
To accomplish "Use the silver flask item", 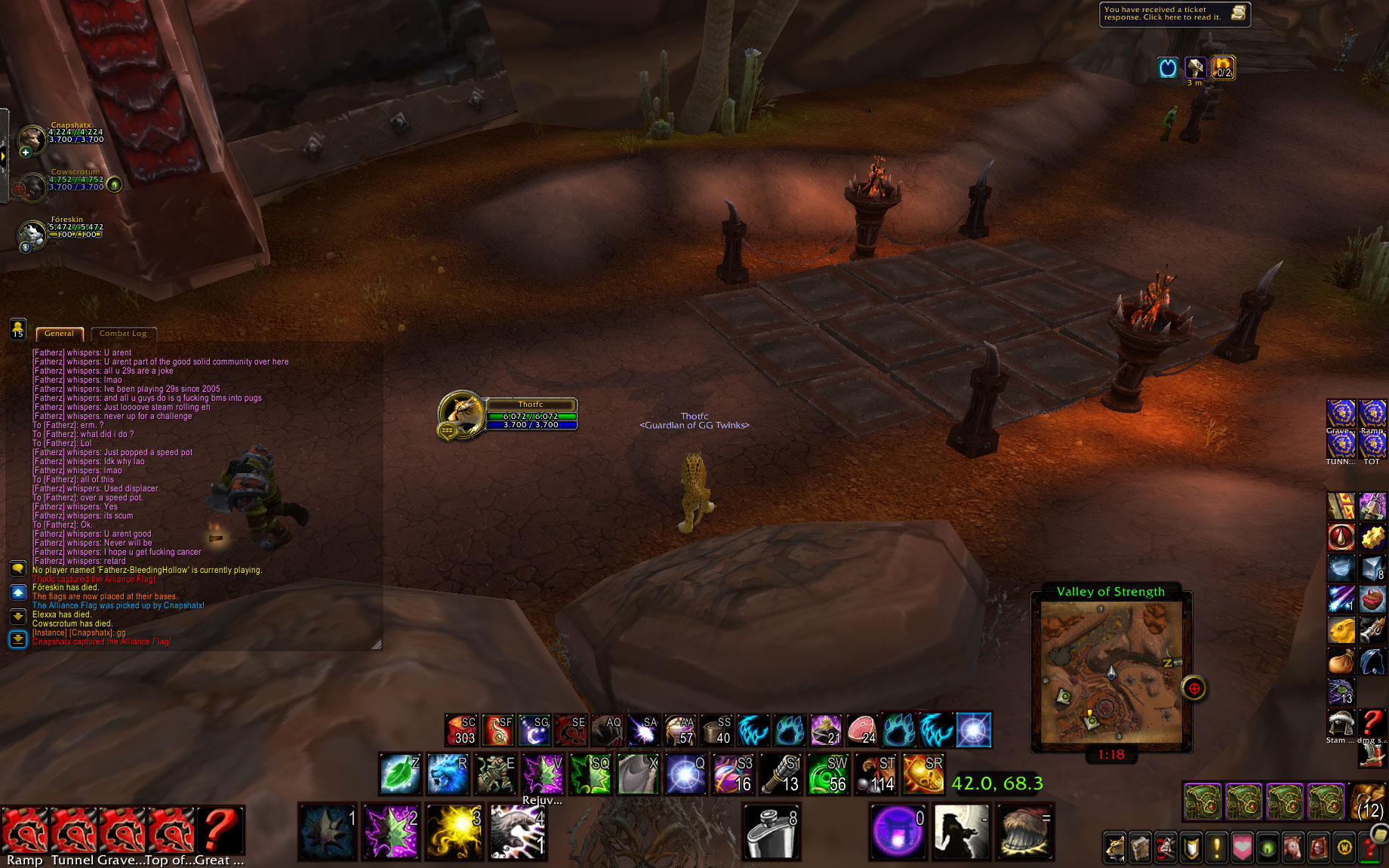I will (x=771, y=832).
